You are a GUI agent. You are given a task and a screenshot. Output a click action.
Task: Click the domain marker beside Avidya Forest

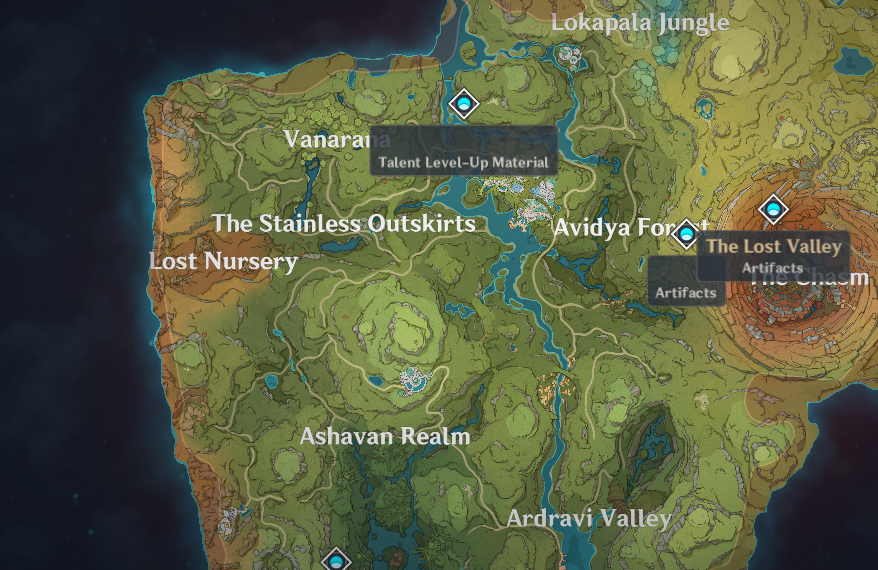[x=686, y=236]
